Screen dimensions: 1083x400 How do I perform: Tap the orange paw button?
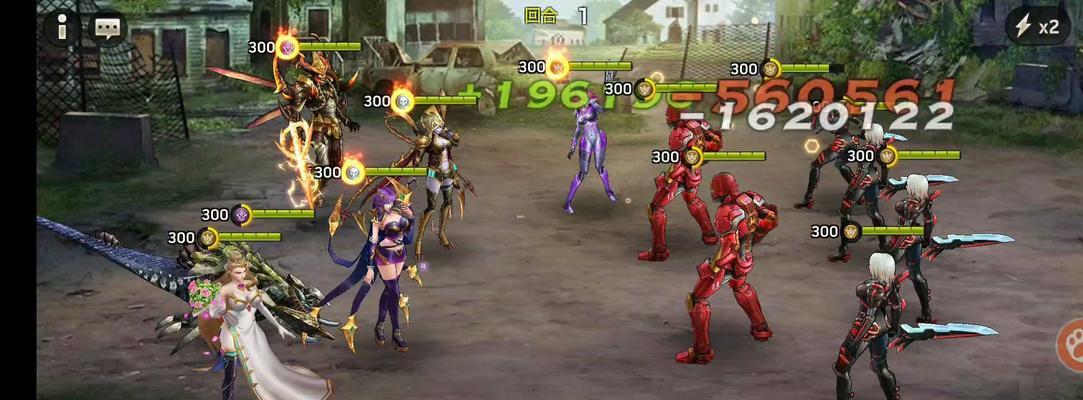coord(1072,345)
